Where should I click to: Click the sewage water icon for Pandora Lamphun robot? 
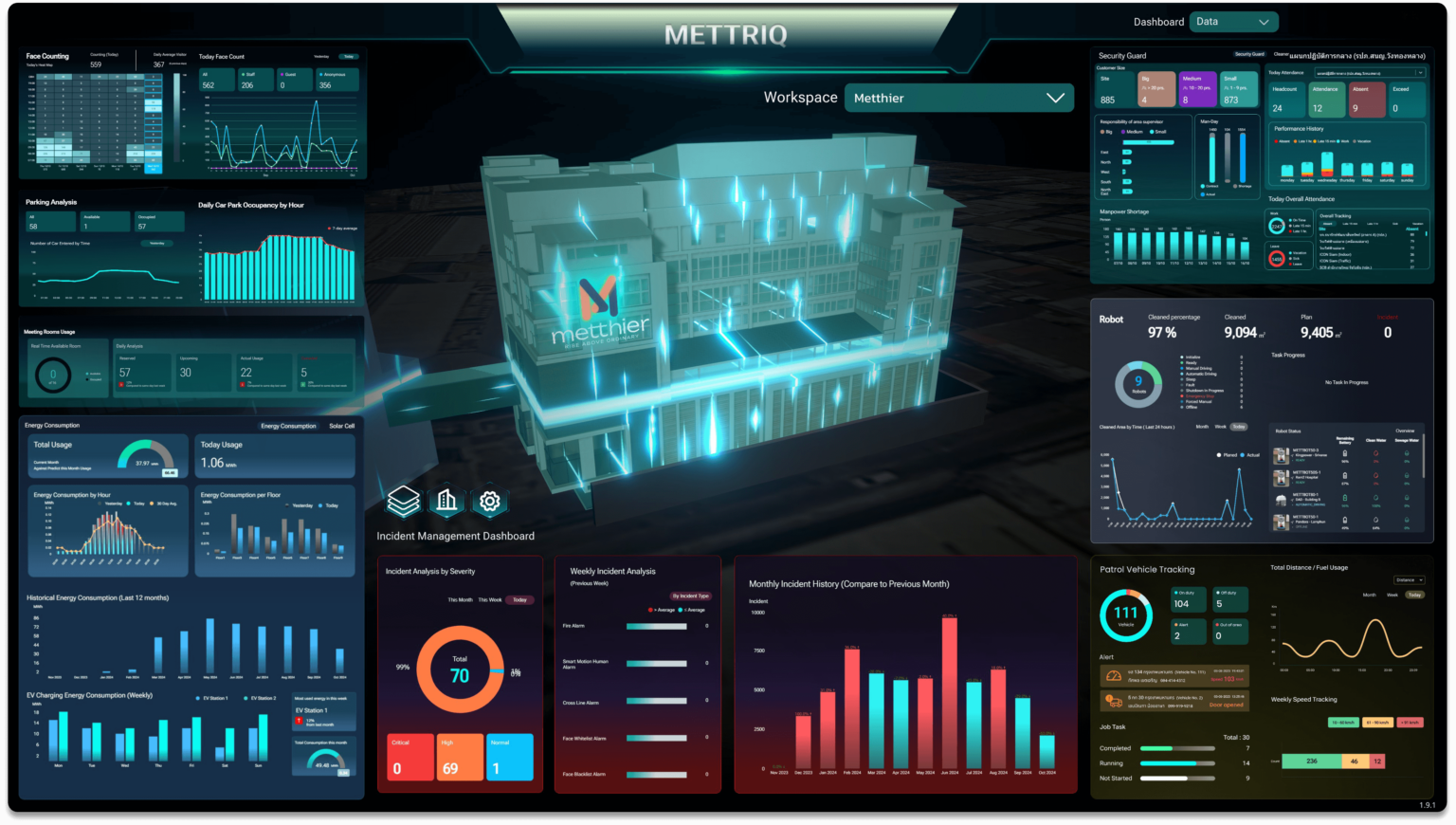[x=1407, y=521]
